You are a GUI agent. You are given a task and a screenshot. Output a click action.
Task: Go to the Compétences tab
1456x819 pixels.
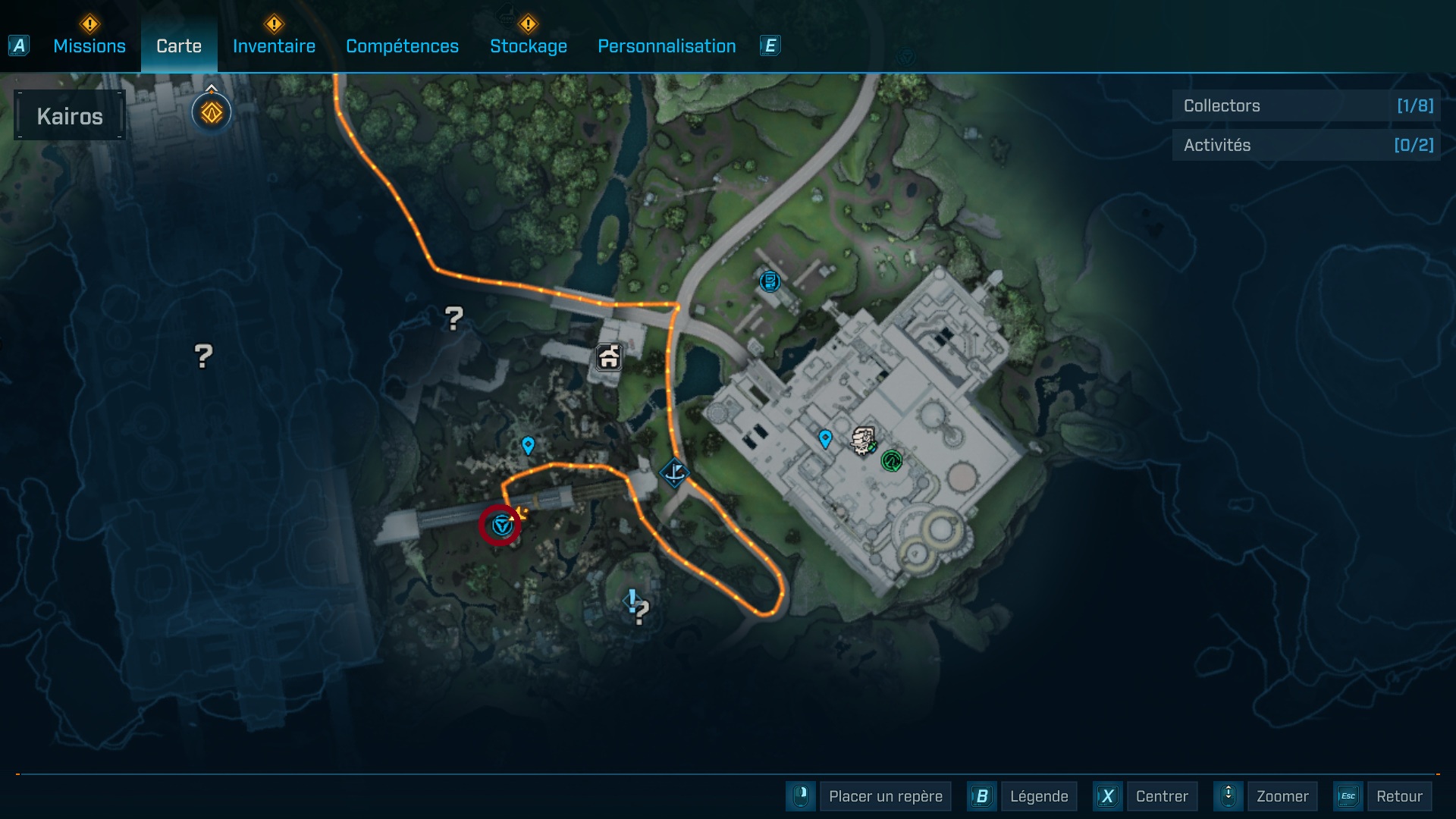[x=402, y=46]
